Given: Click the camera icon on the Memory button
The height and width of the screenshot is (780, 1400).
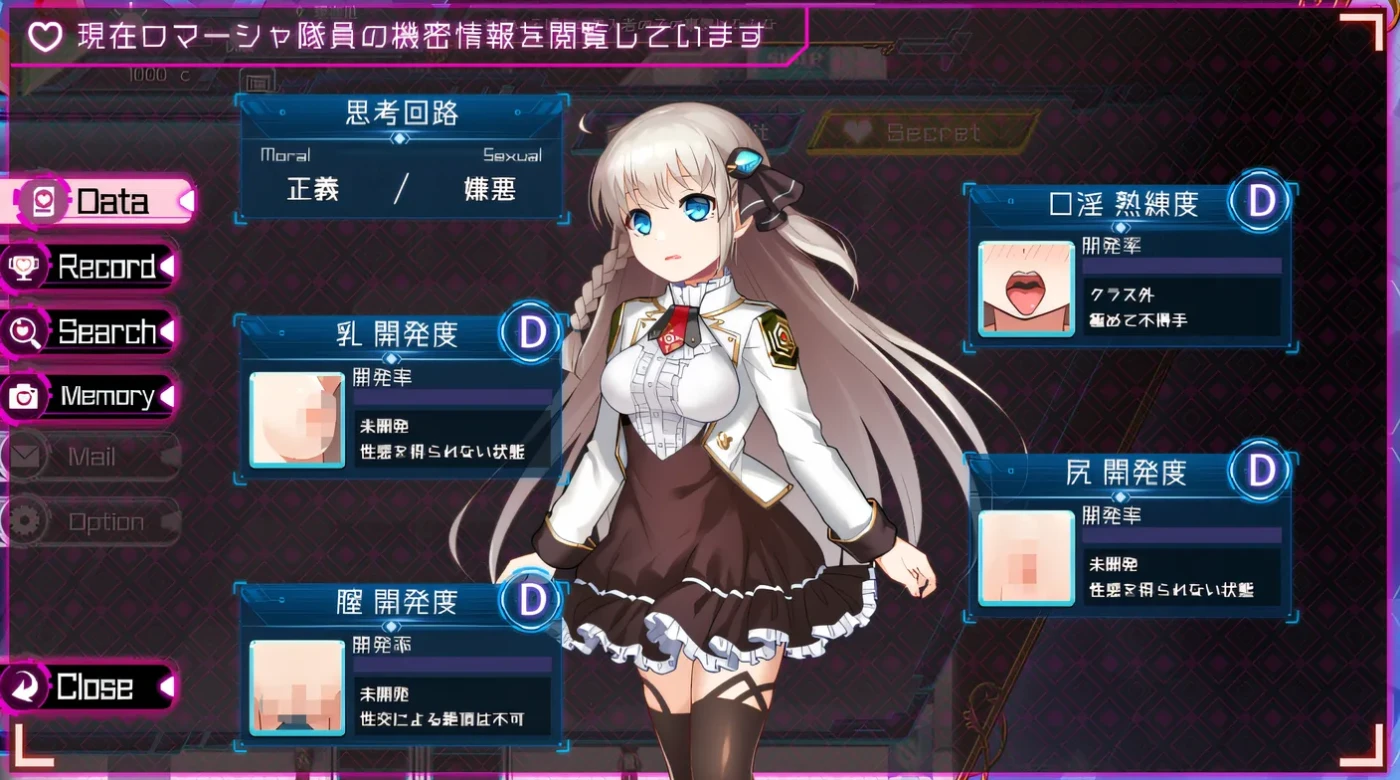Looking at the screenshot, I should coord(22,396).
